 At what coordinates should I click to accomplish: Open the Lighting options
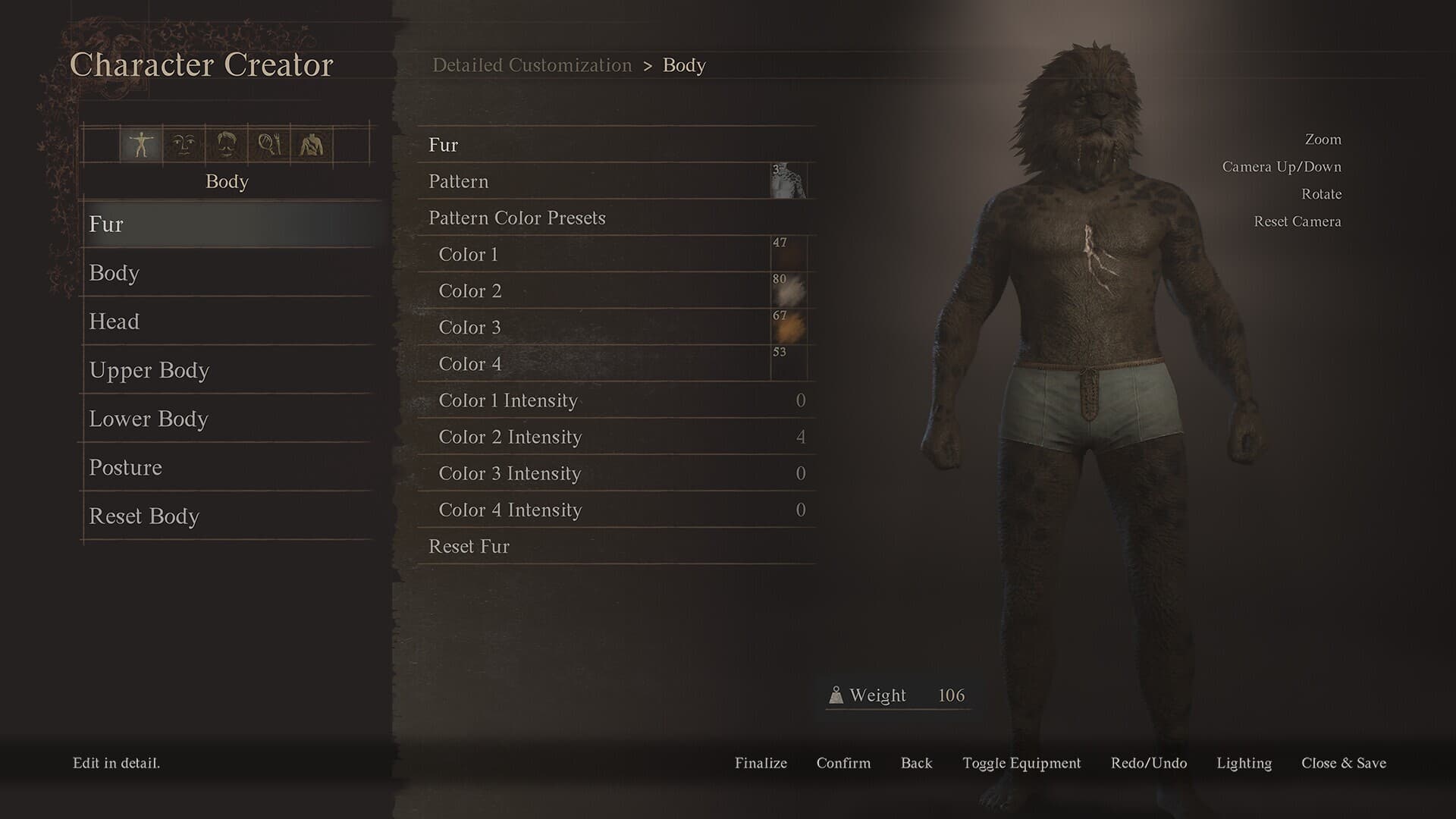point(1244,764)
